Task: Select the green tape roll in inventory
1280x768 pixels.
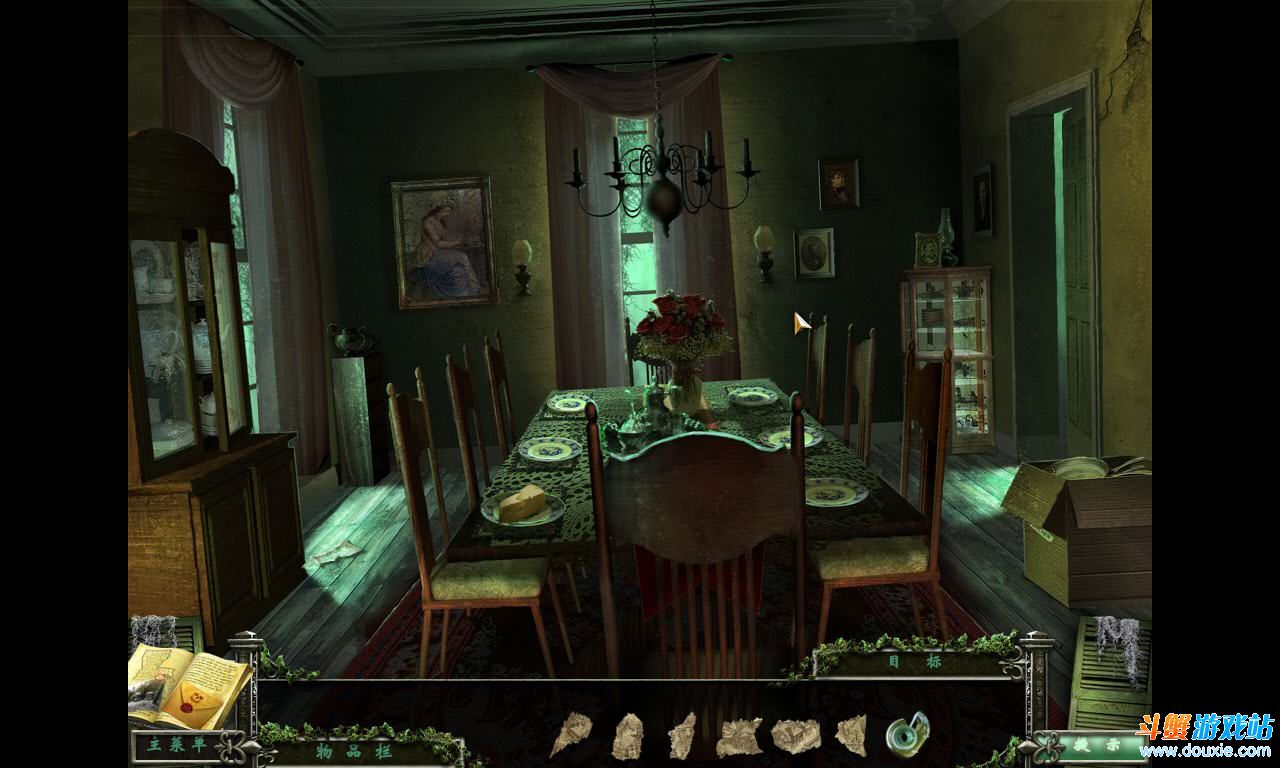Action: 906,734
